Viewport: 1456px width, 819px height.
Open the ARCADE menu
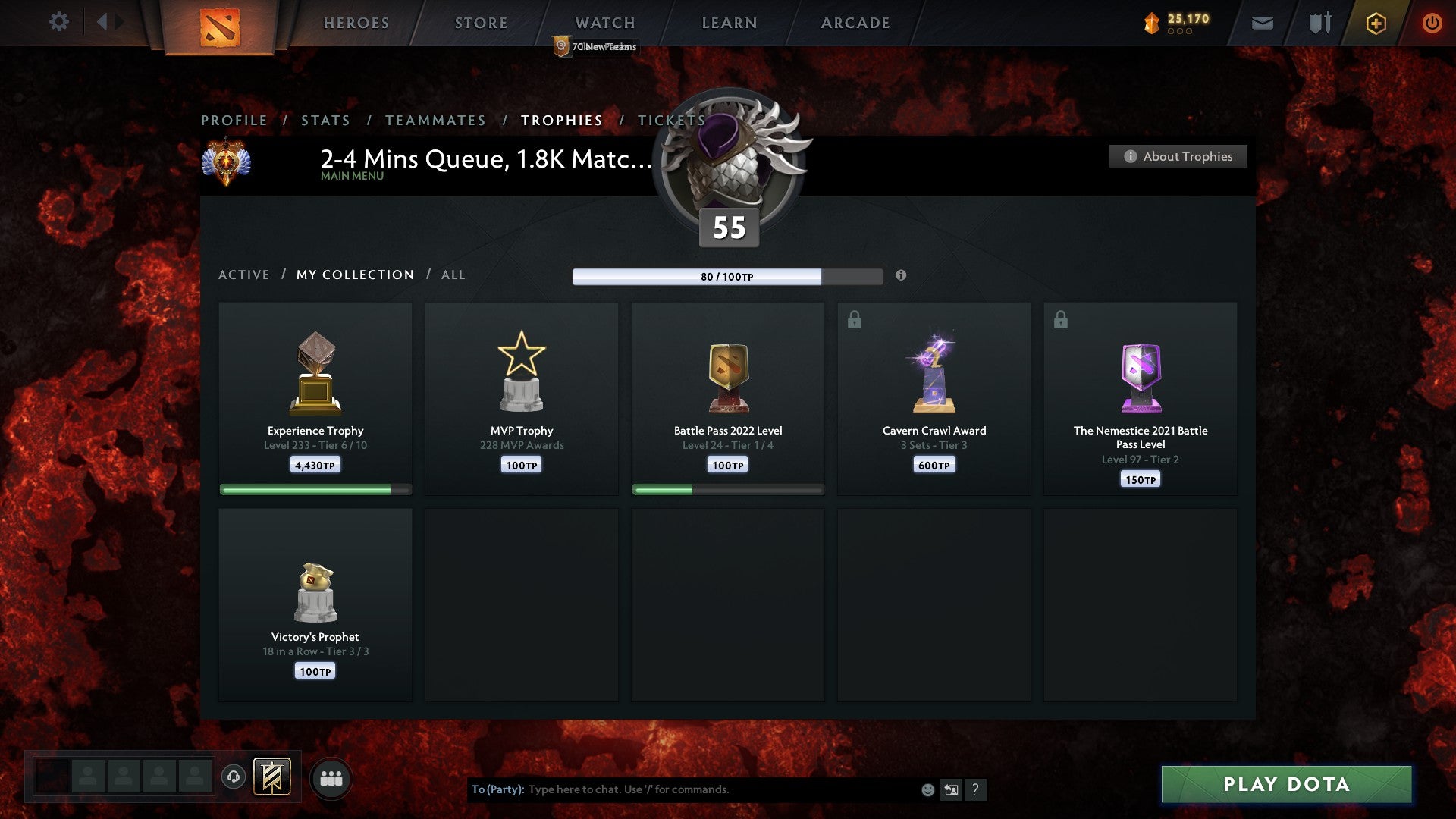854,23
